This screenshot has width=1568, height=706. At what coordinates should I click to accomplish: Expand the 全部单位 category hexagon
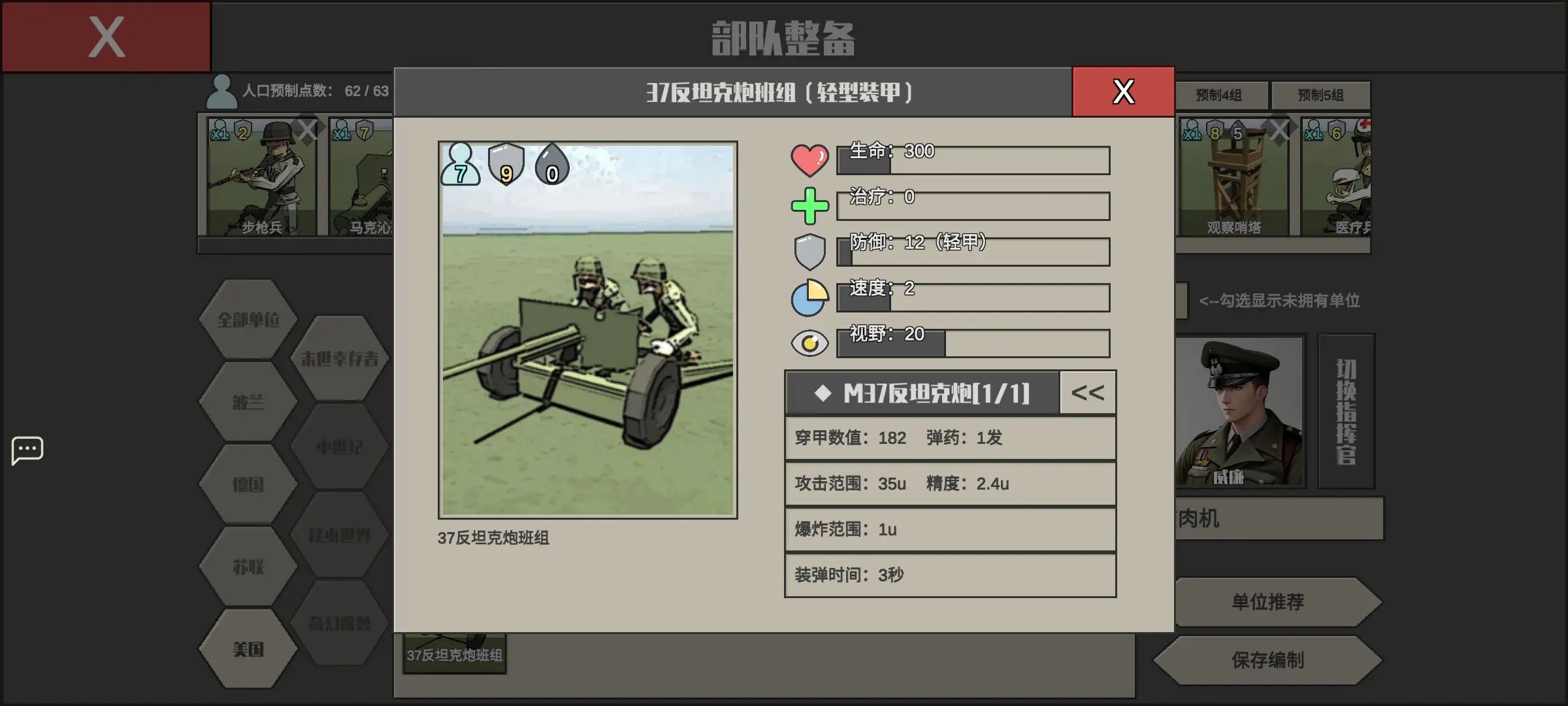coord(247,320)
